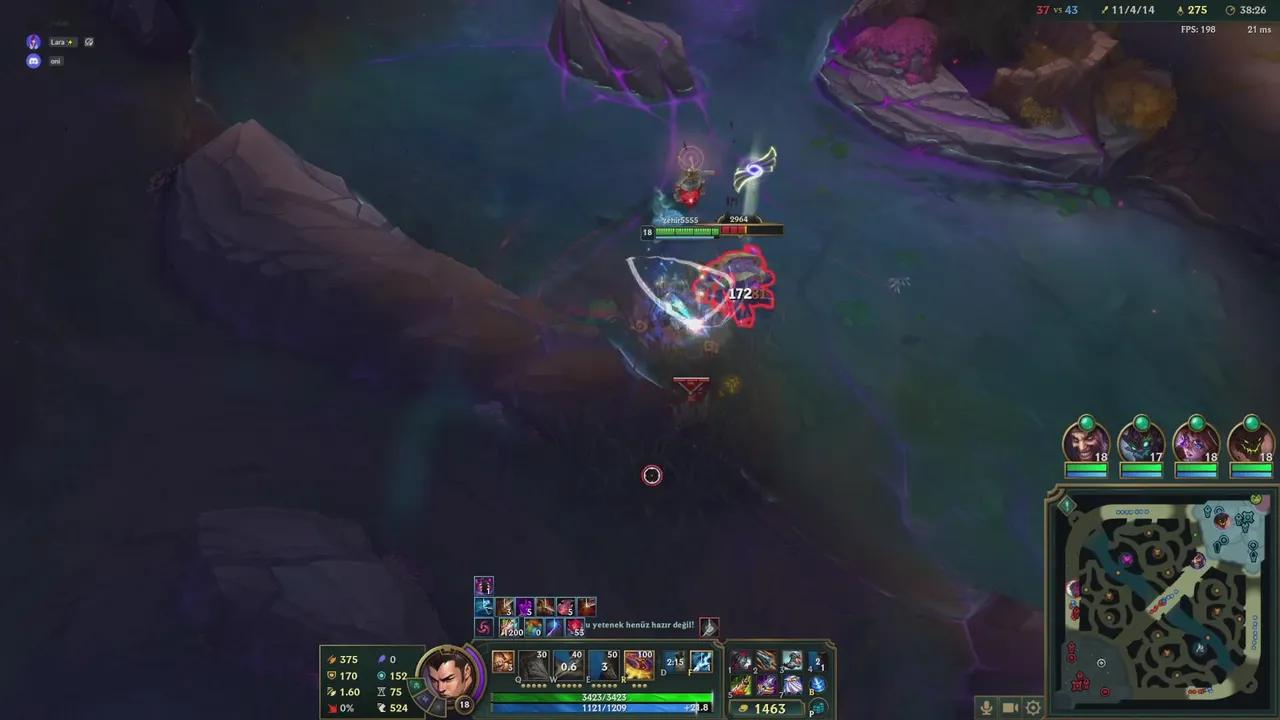
Task: Click the item in inventory slot 1
Action: coord(742,661)
